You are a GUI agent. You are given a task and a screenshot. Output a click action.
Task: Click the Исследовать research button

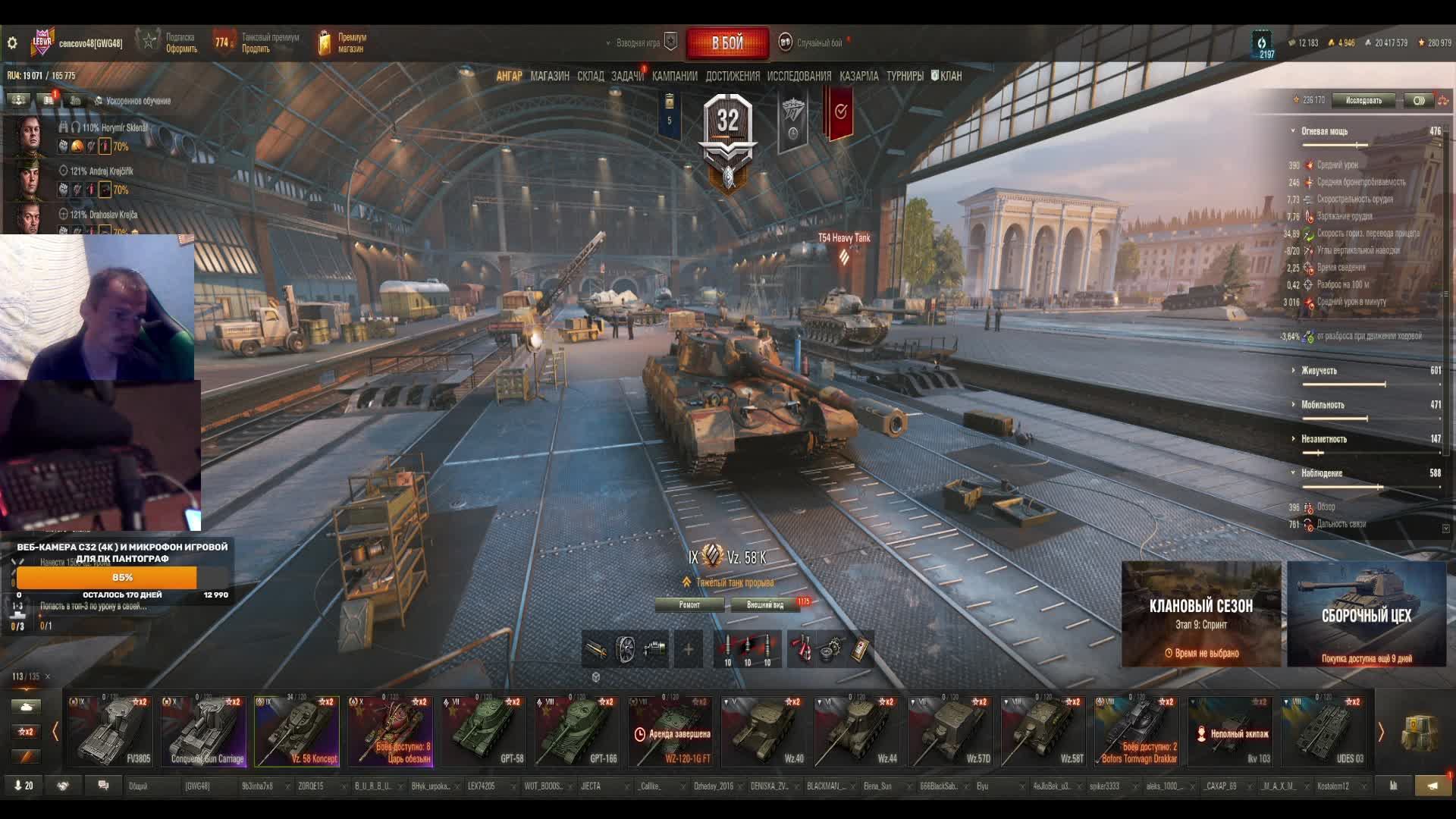[x=1363, y=100]
